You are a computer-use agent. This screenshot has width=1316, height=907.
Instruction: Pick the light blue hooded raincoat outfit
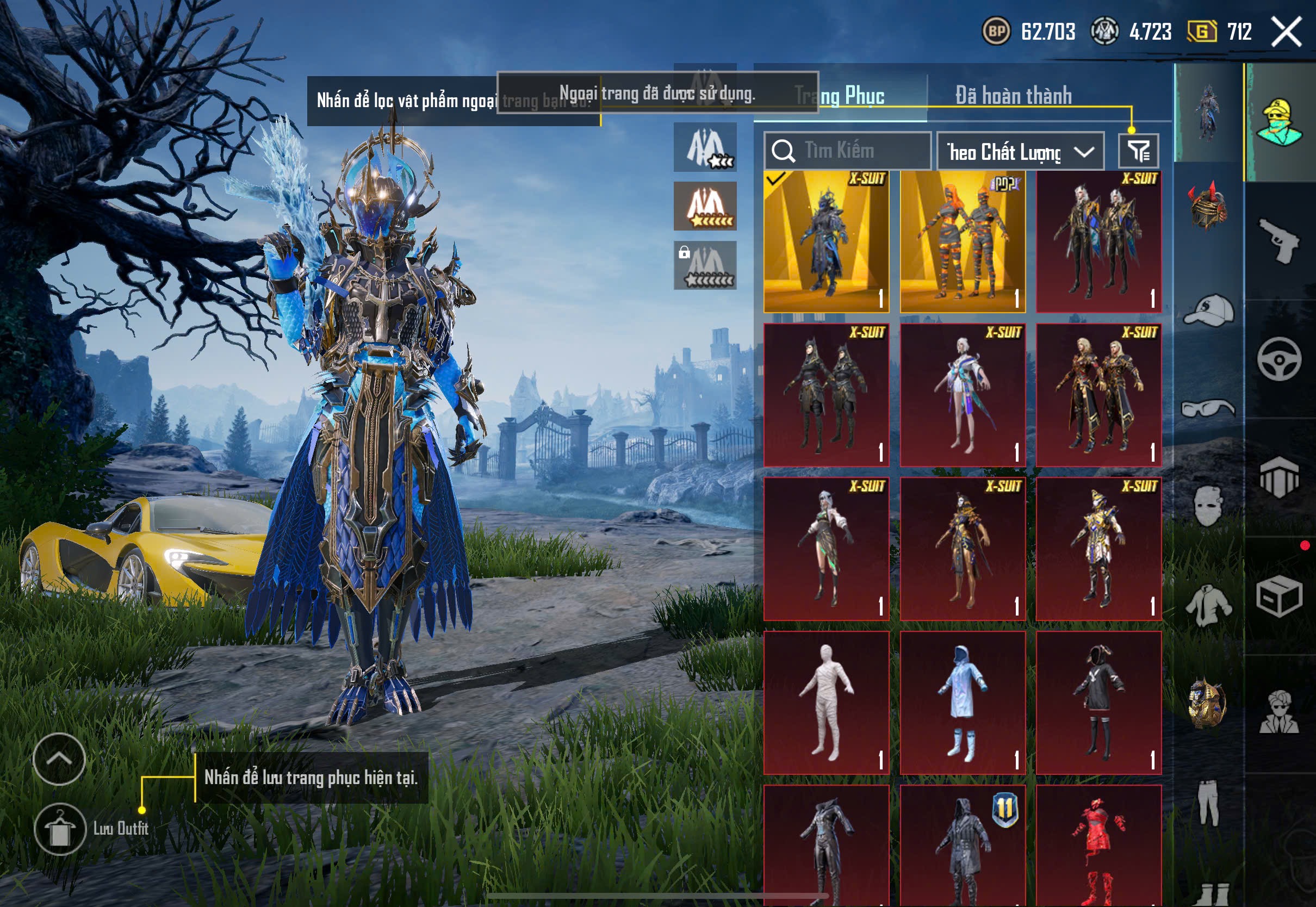tap(963, 703)
